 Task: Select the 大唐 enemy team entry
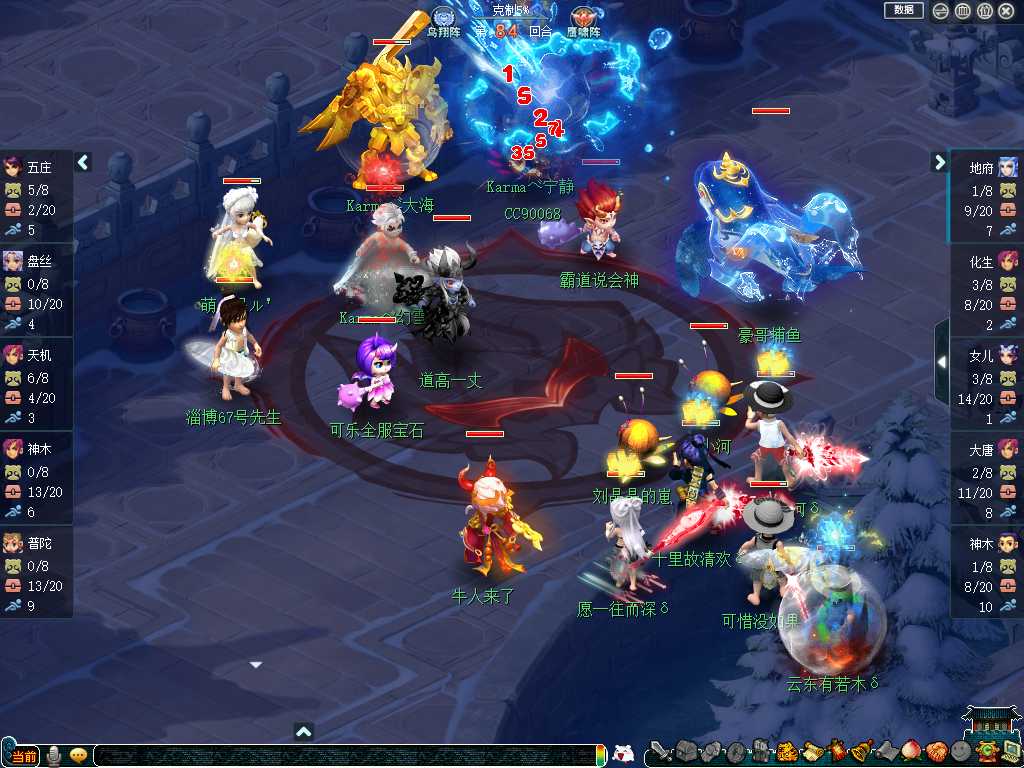[x=986, y=449]
